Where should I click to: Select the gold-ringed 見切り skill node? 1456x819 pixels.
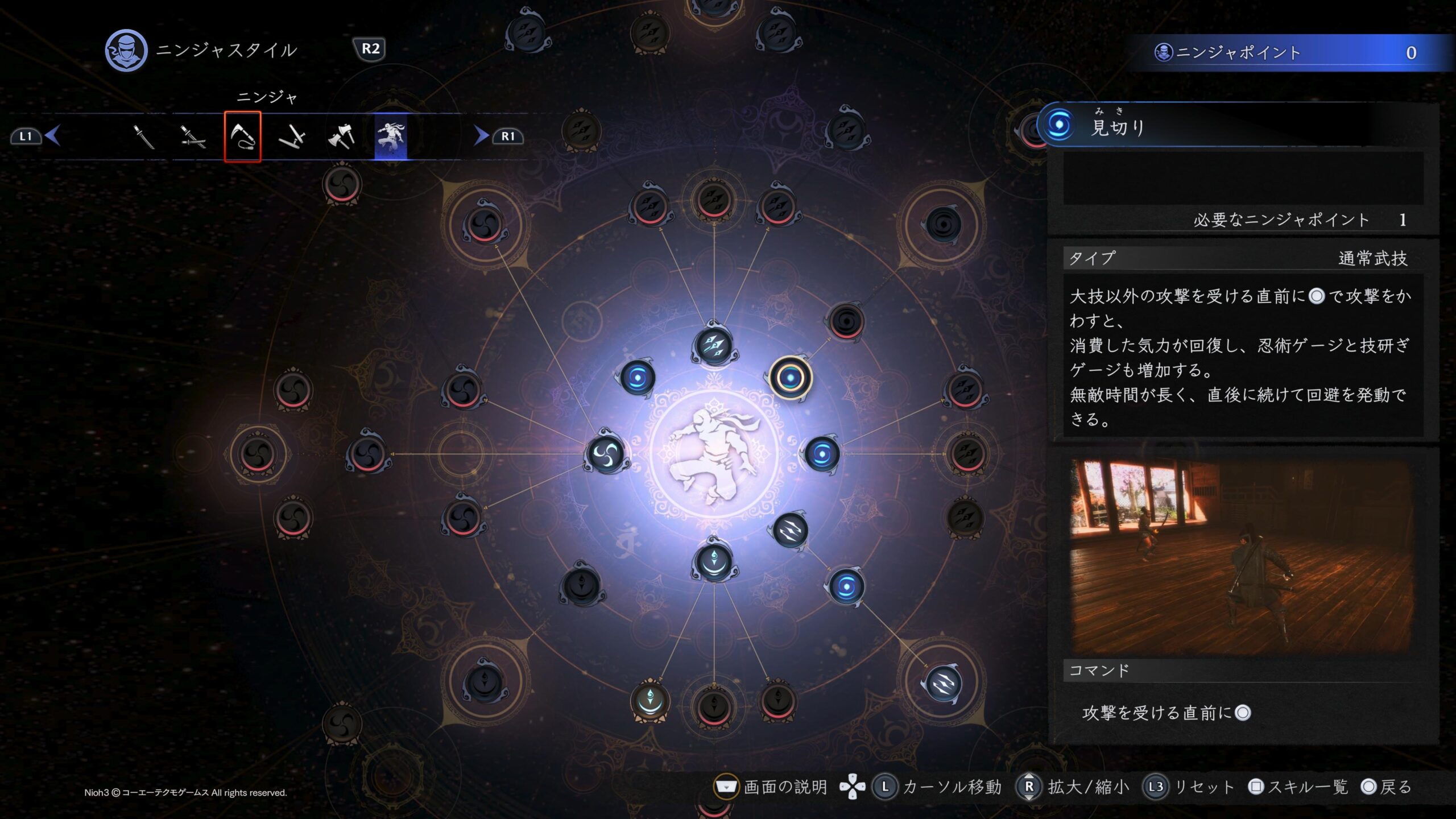[790, 377]
